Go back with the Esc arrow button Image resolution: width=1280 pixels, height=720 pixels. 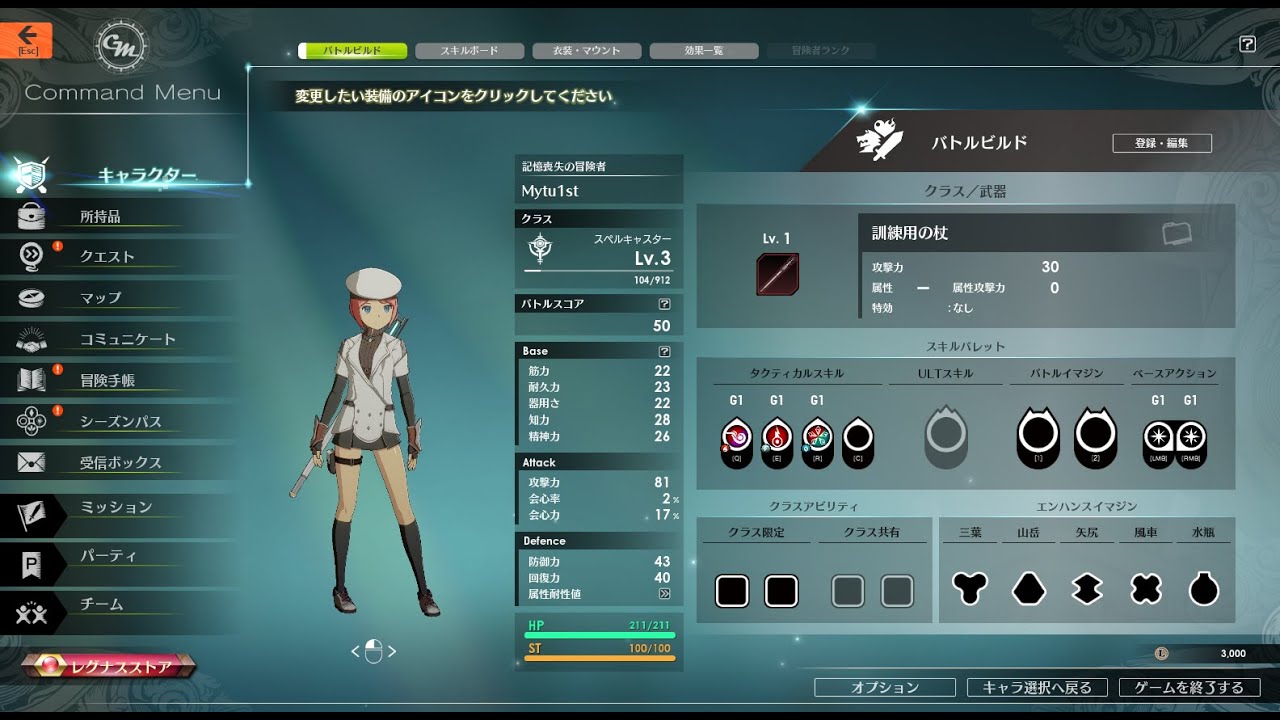pyautogui.click(x=26, y=40)
